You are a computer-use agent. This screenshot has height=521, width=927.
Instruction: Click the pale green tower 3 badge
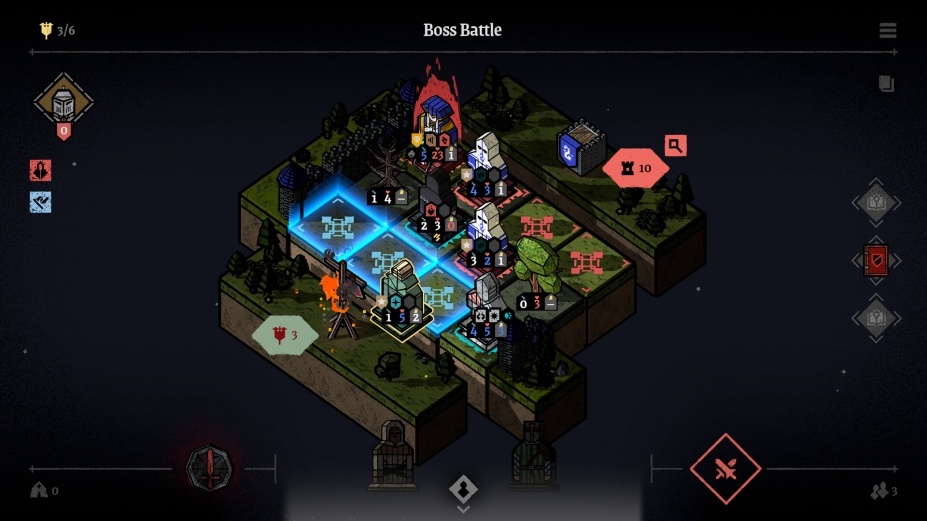point(284,336)
